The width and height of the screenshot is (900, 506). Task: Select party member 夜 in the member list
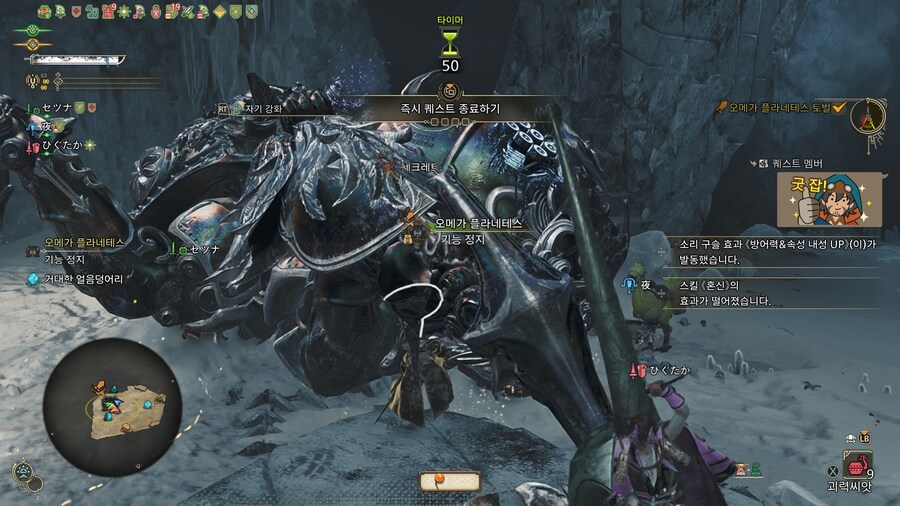[x=45, y=127]
